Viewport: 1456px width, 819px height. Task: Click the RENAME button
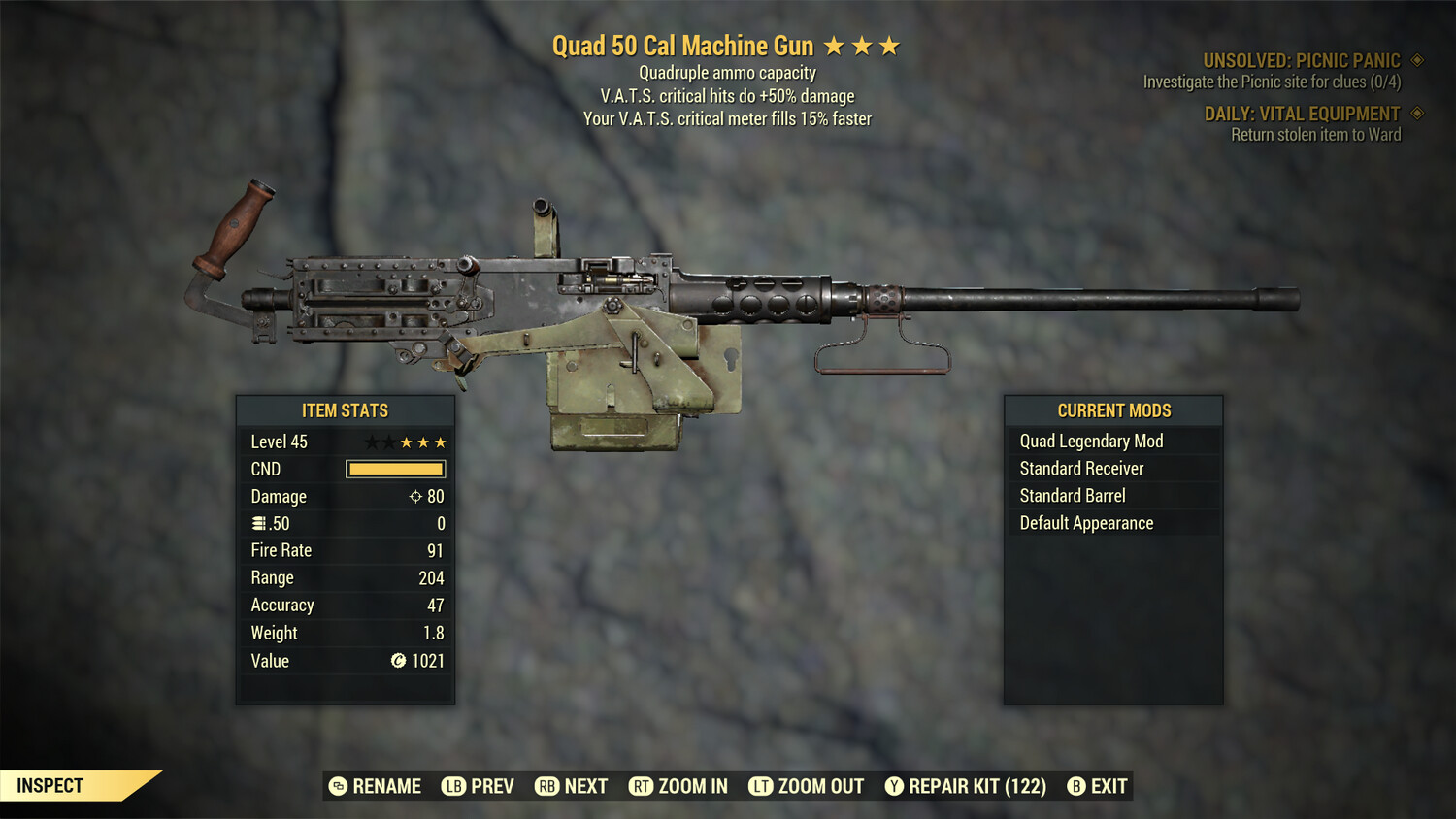click(x=387, y=786)
